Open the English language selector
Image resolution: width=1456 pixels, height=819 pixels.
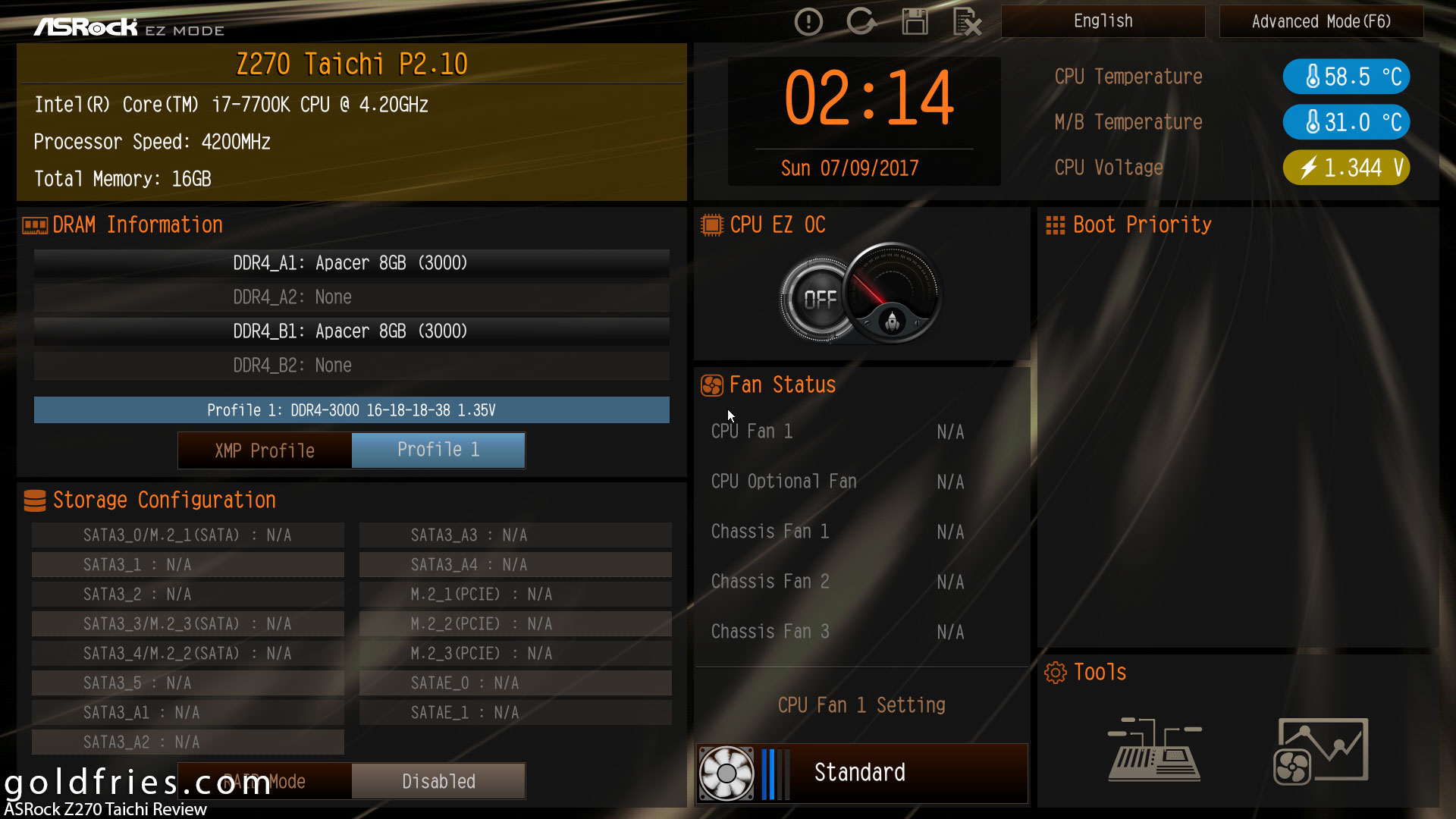[x=1103, y=21]
